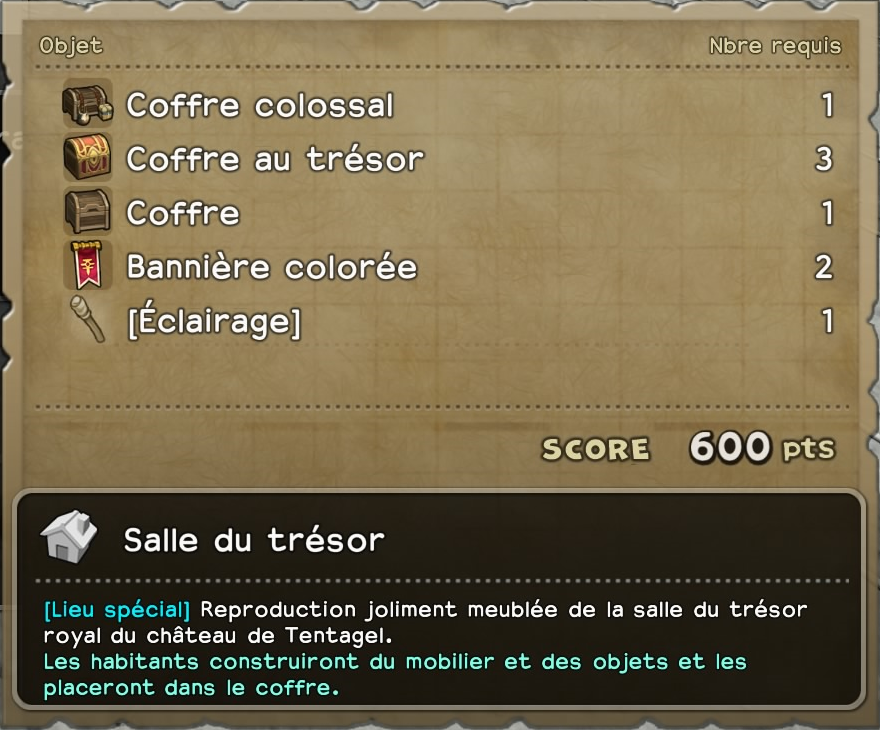Click the red banner icon
This screenshot has height=730, width=880.
[88, 266]
